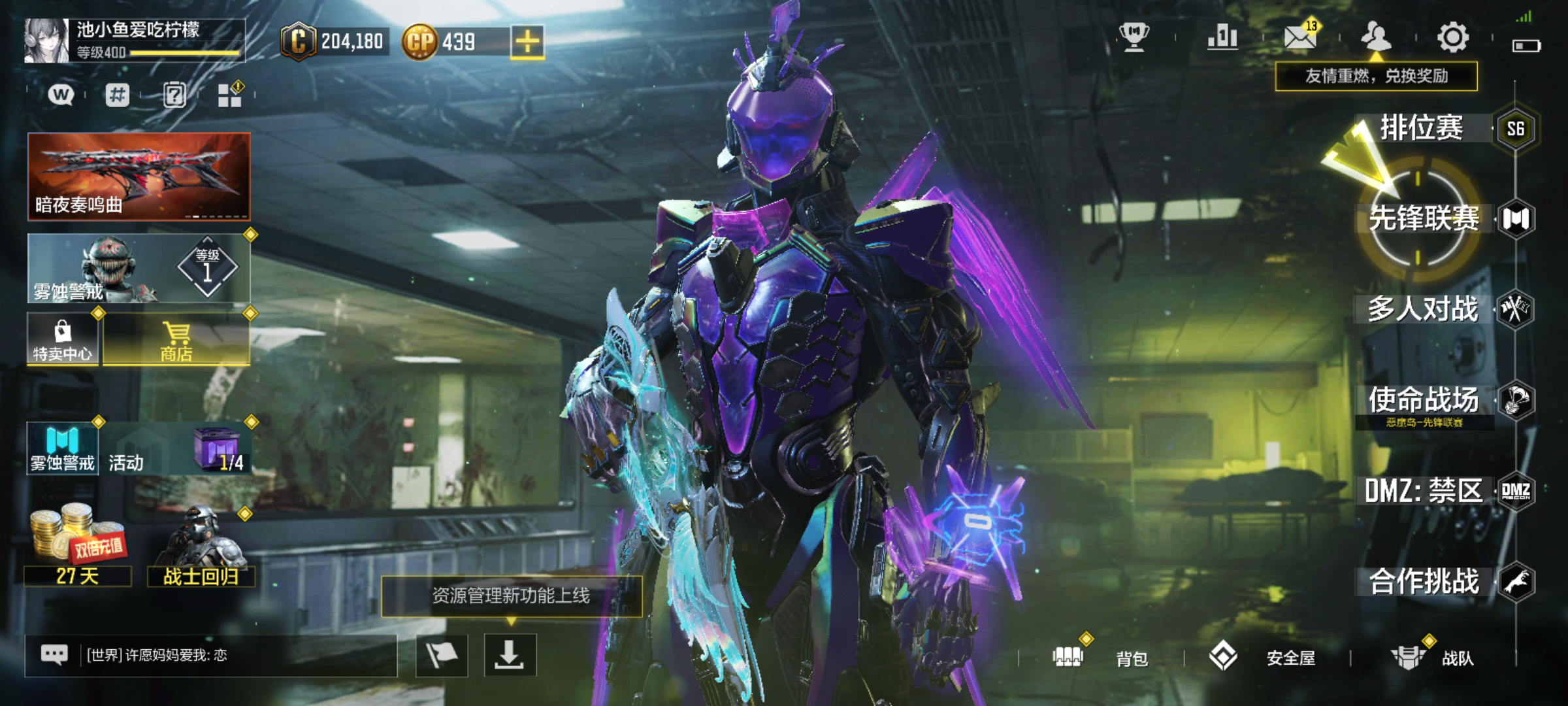The image size is (1568, 706).
Task: Click the download arrow button
Action: [x=510, y=655]
